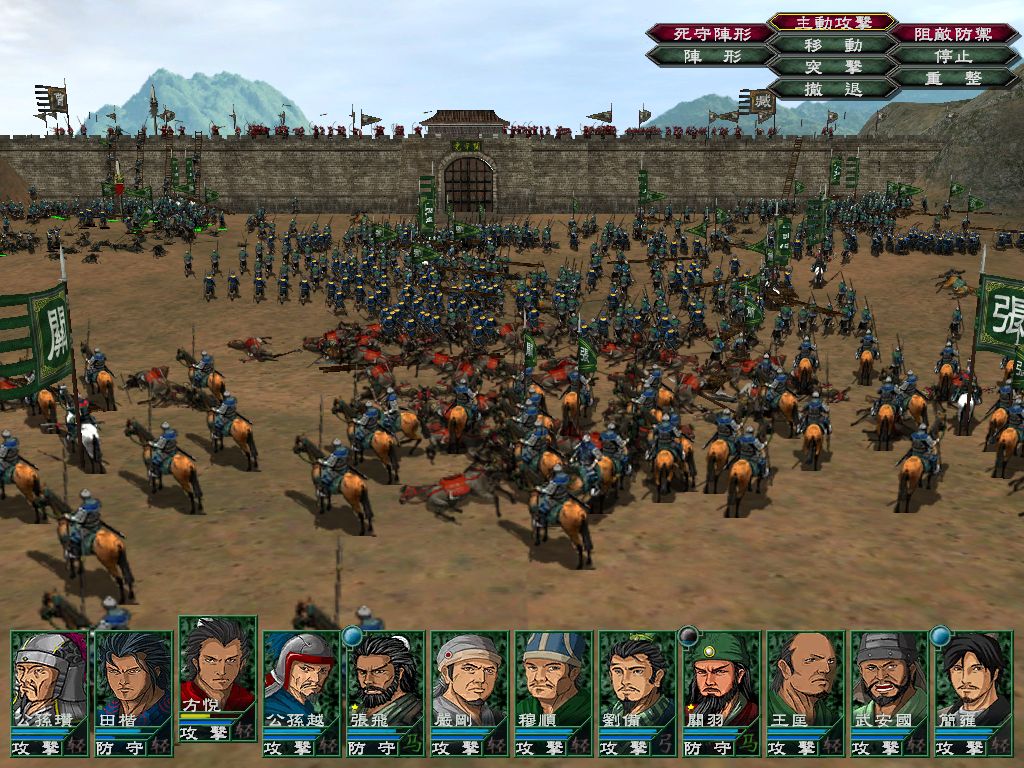Issue the 移動 move order
The height and width of the screenshot is (768, 1024).
tap(833, 45)
